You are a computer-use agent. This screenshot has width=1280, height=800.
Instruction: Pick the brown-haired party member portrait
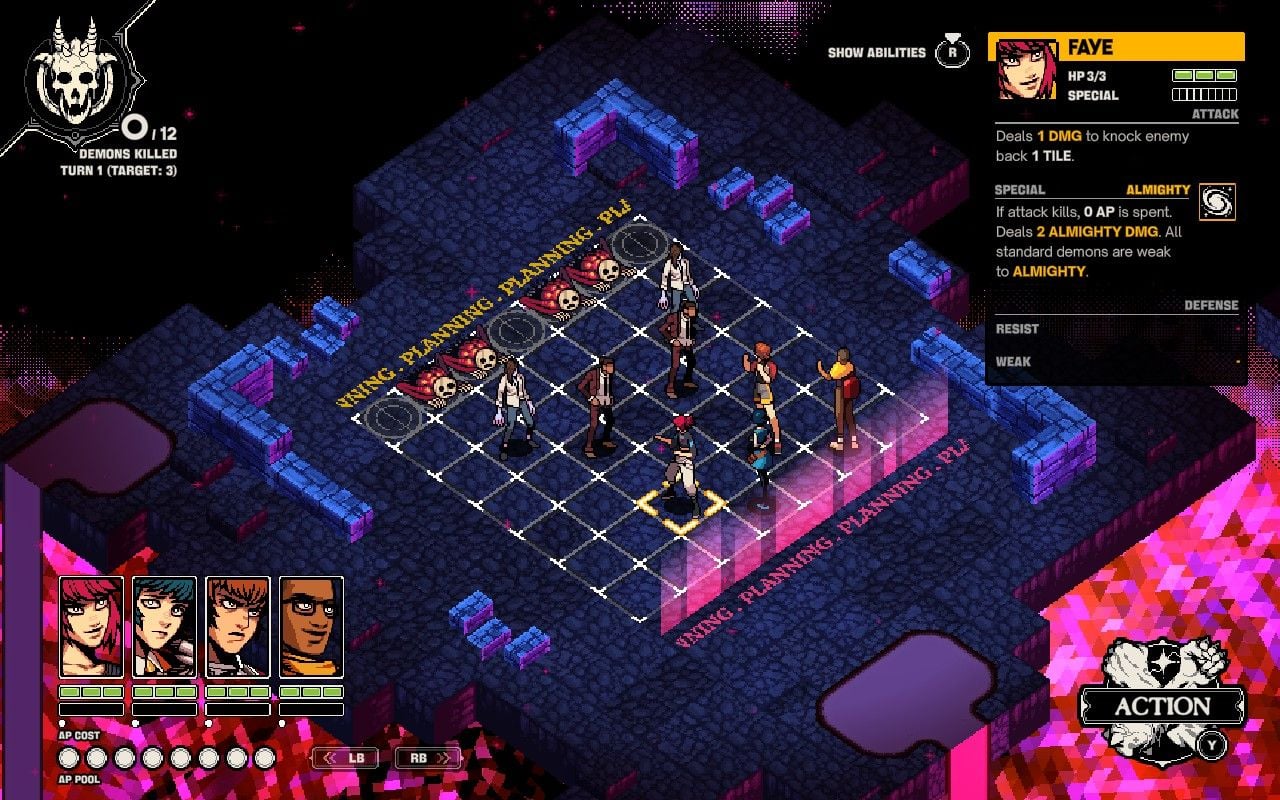(238, 626)
